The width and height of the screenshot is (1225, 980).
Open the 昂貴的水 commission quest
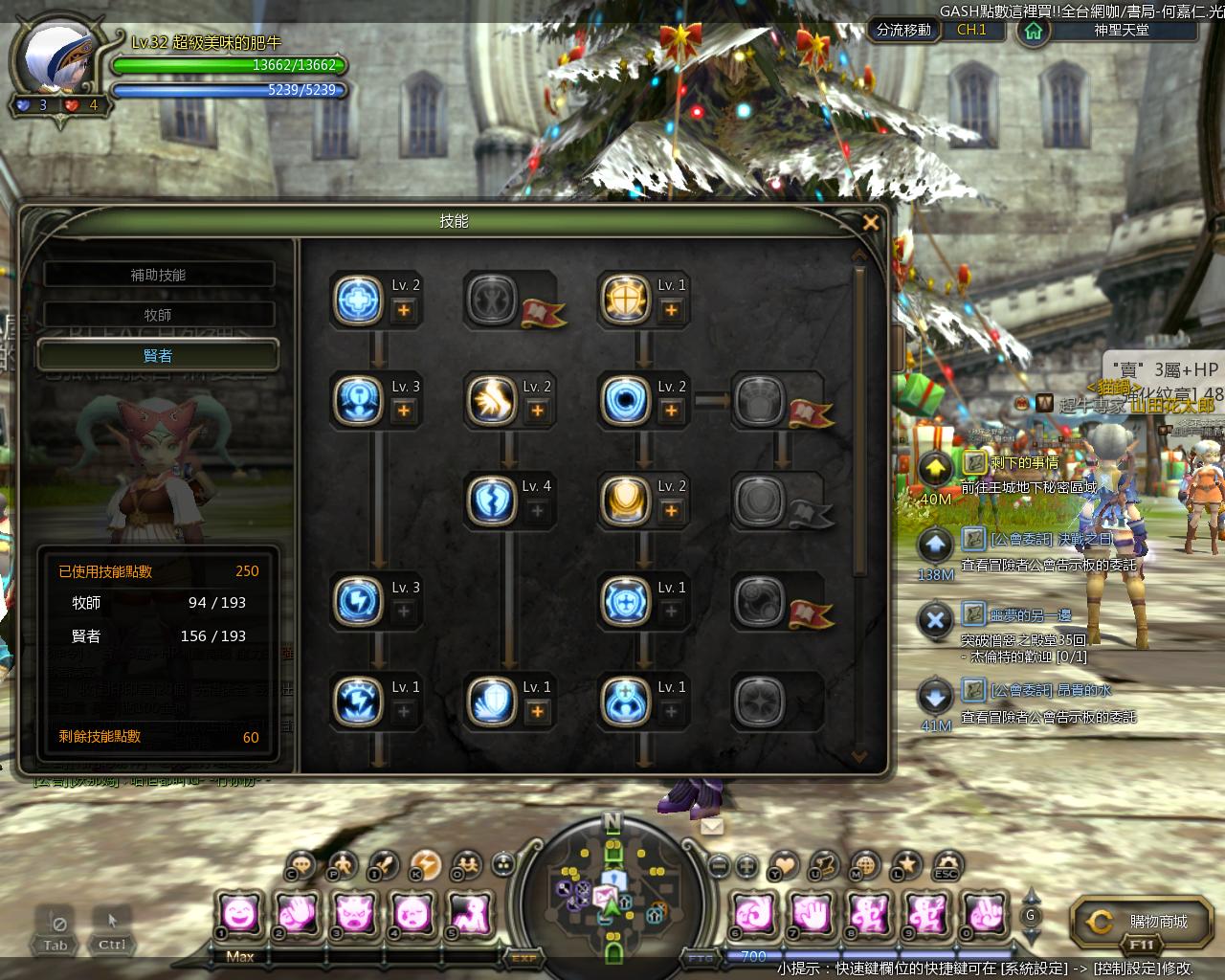(x=1051, y=690)
